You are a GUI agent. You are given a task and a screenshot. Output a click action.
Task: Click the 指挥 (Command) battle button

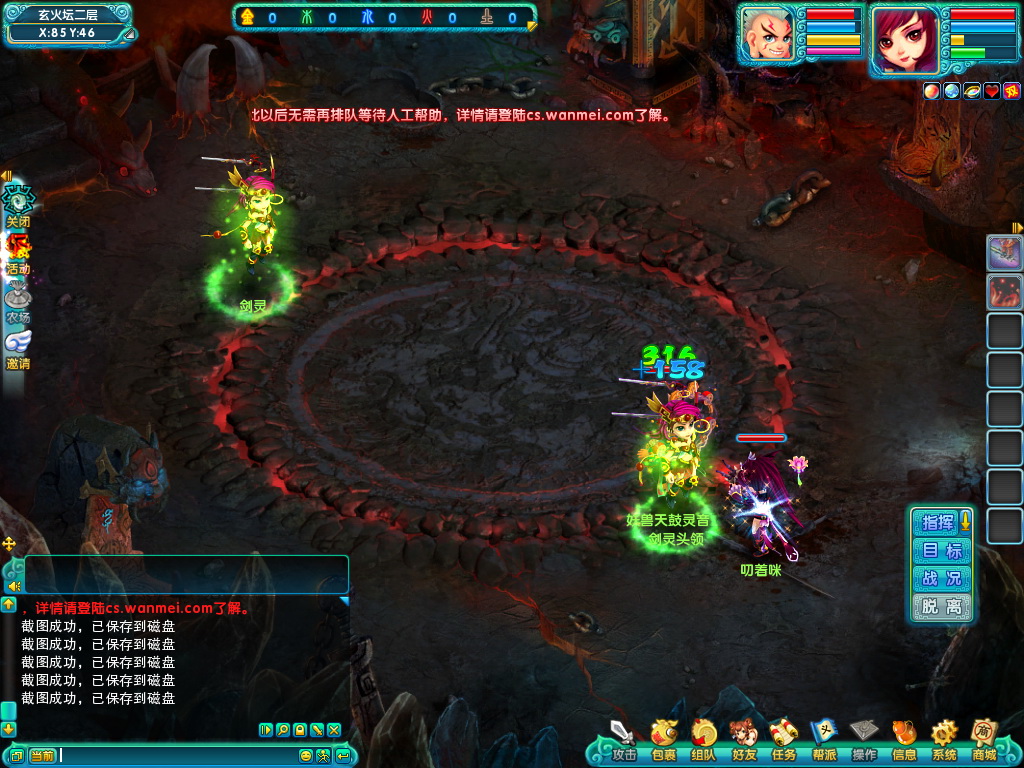pyautogui.click(x=938, y=522)
